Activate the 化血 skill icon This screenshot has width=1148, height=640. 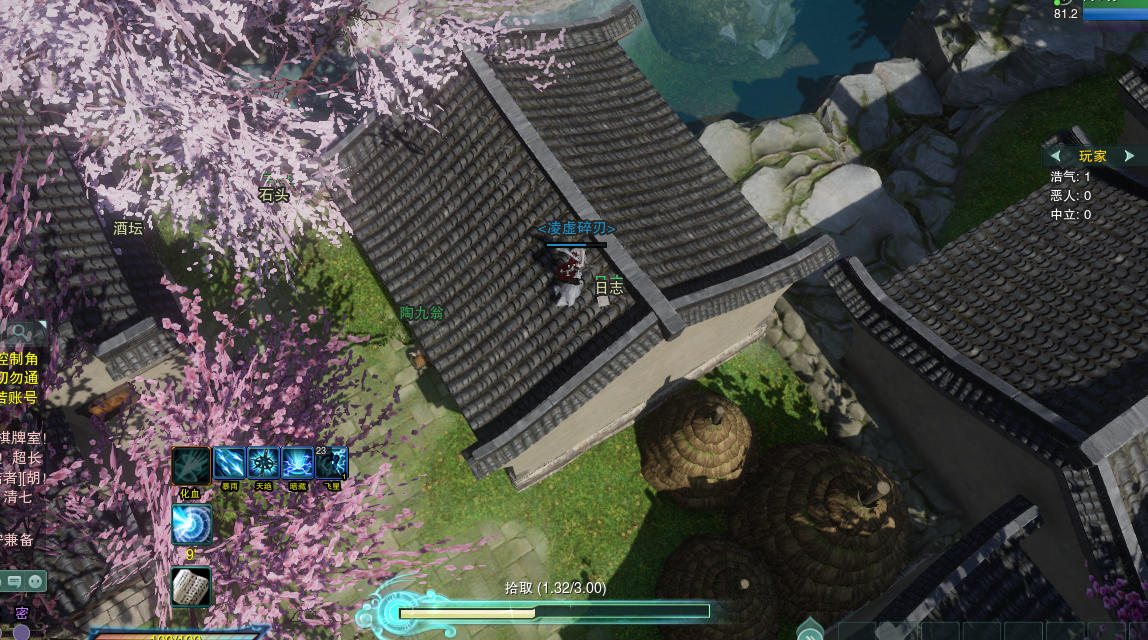pos(191,465)
